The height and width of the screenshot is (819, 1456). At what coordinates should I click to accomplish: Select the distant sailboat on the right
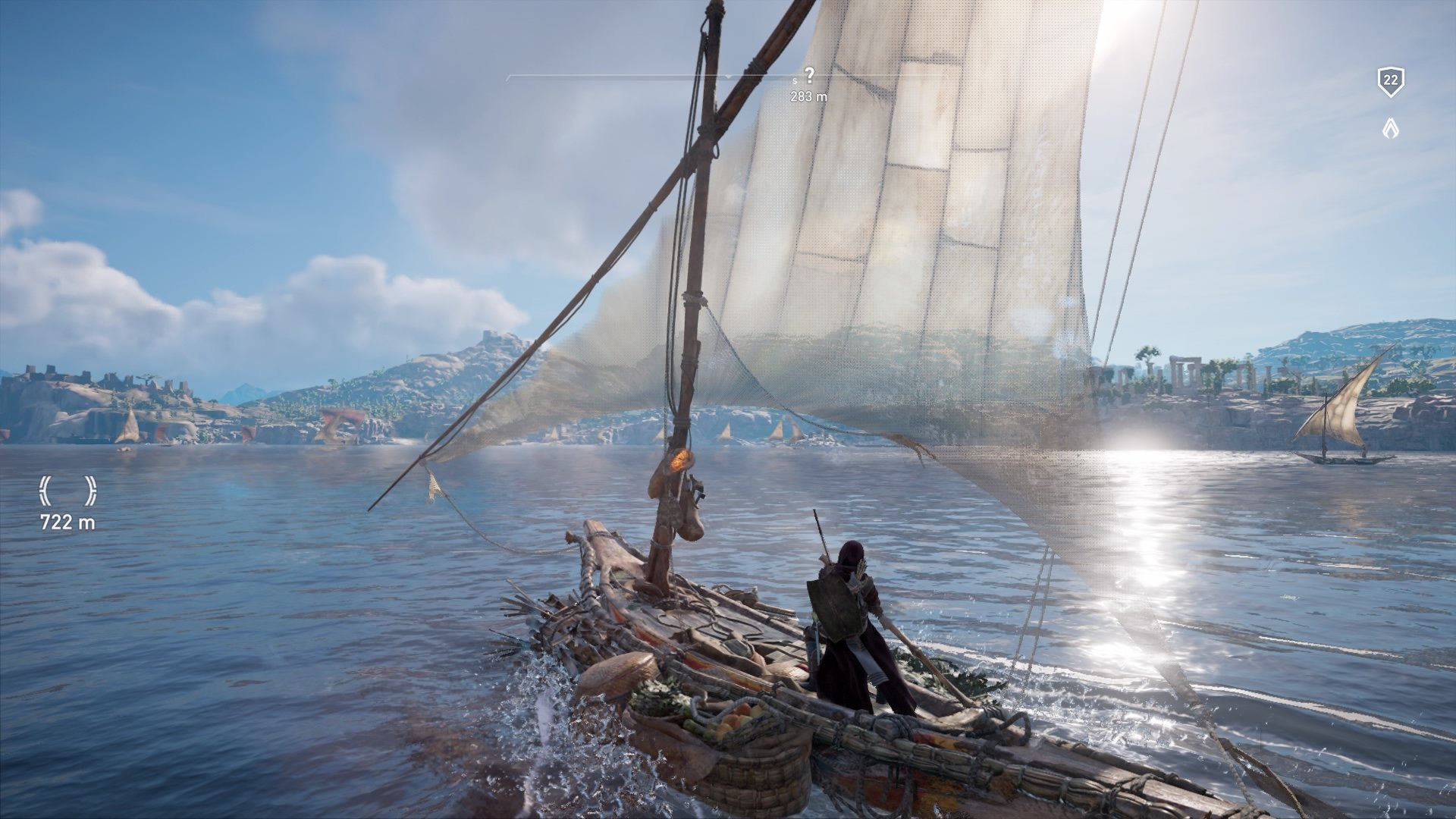pyautogui.click(x=1342, y=425)
